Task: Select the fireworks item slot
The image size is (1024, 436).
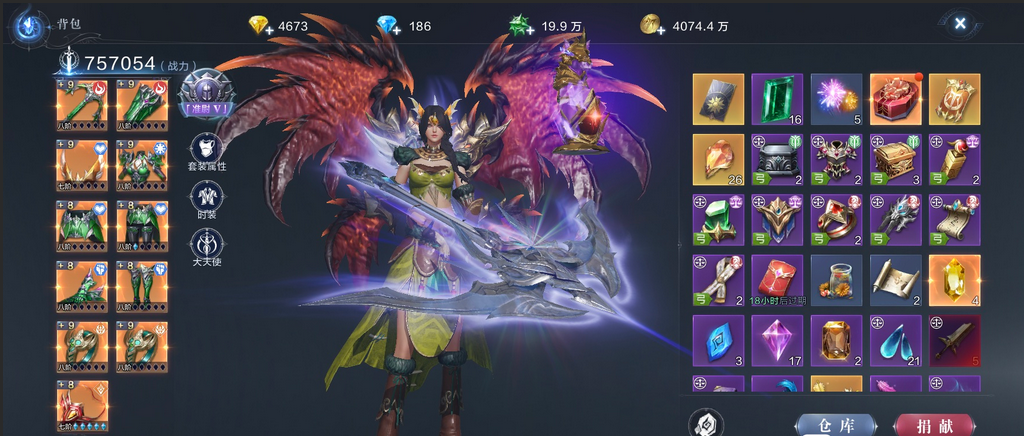Action: (x=836, y=99)
